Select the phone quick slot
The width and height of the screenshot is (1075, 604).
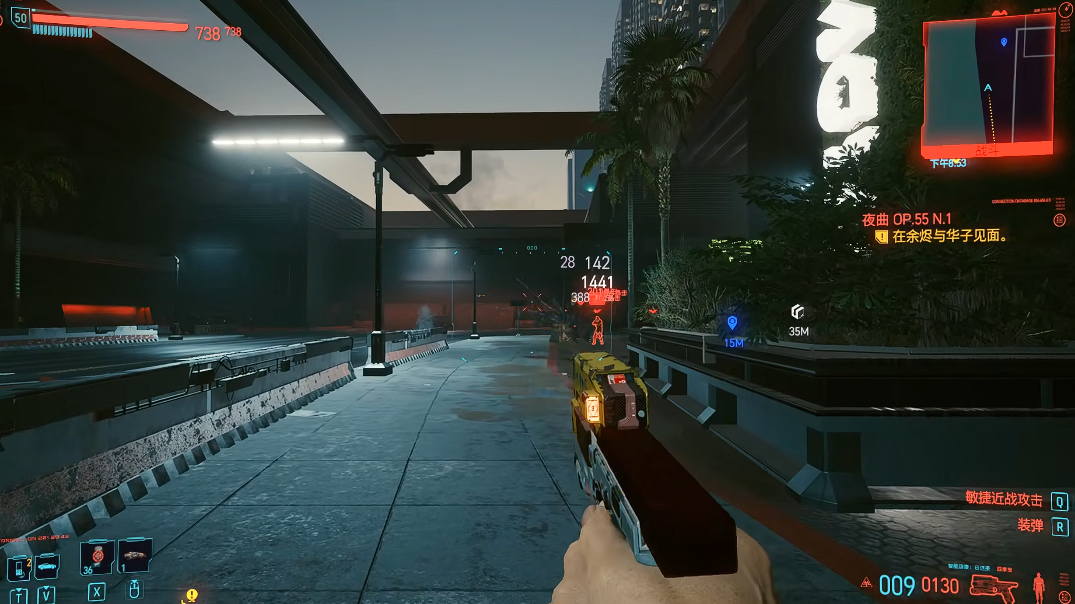[x=18, y=569]
